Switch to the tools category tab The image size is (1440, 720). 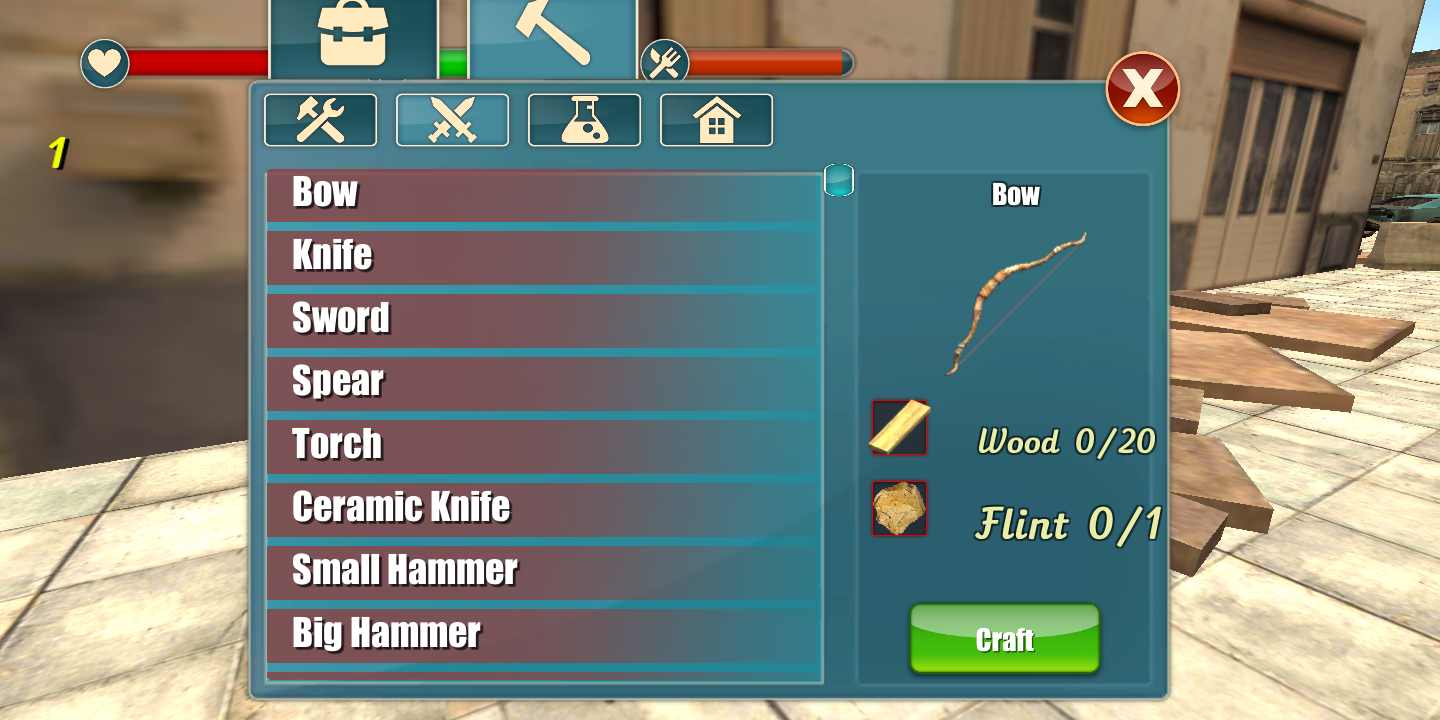click(321, 120)
